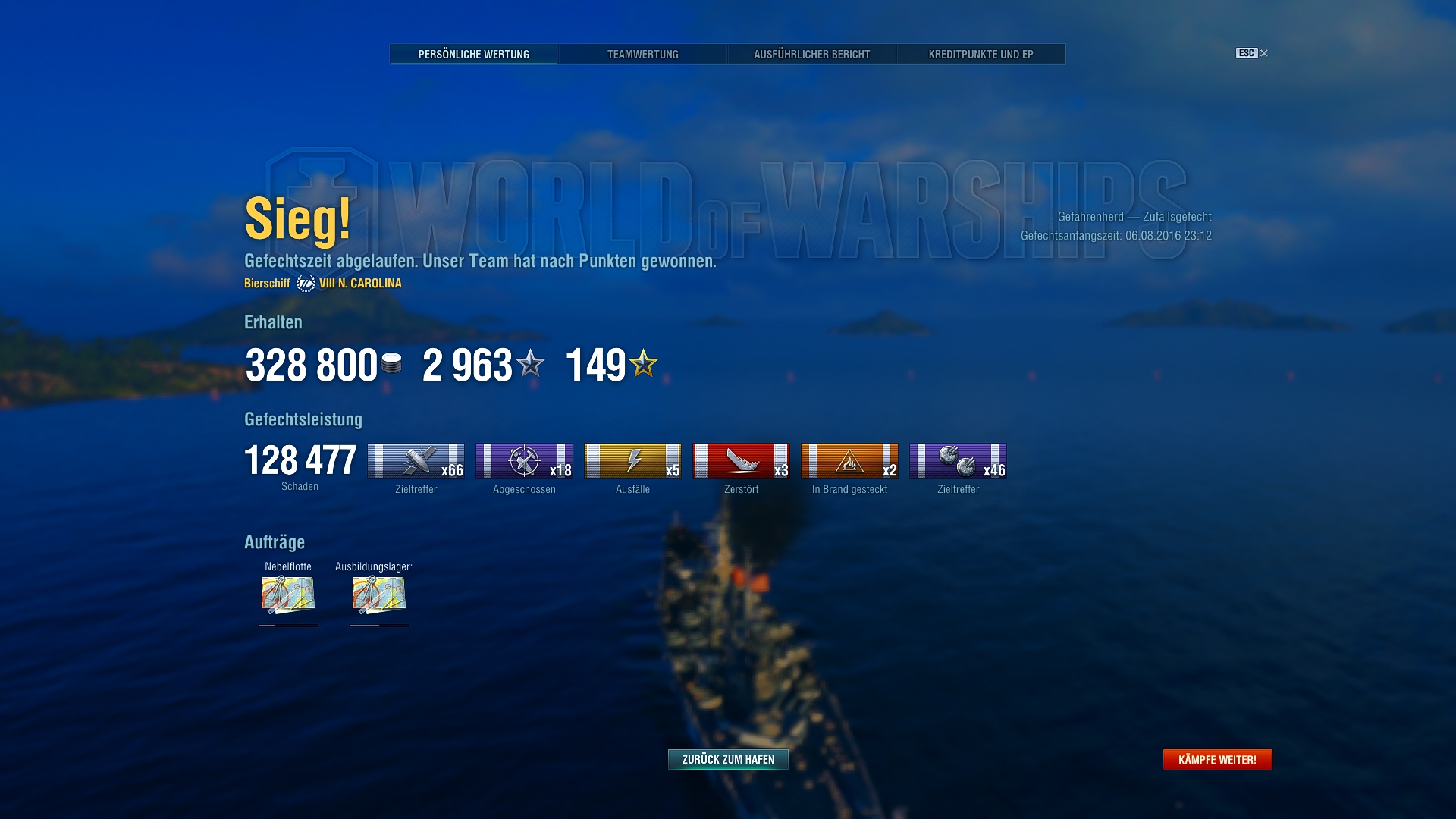Open the Nebelflotte mission icon

[x=288, y=595]
